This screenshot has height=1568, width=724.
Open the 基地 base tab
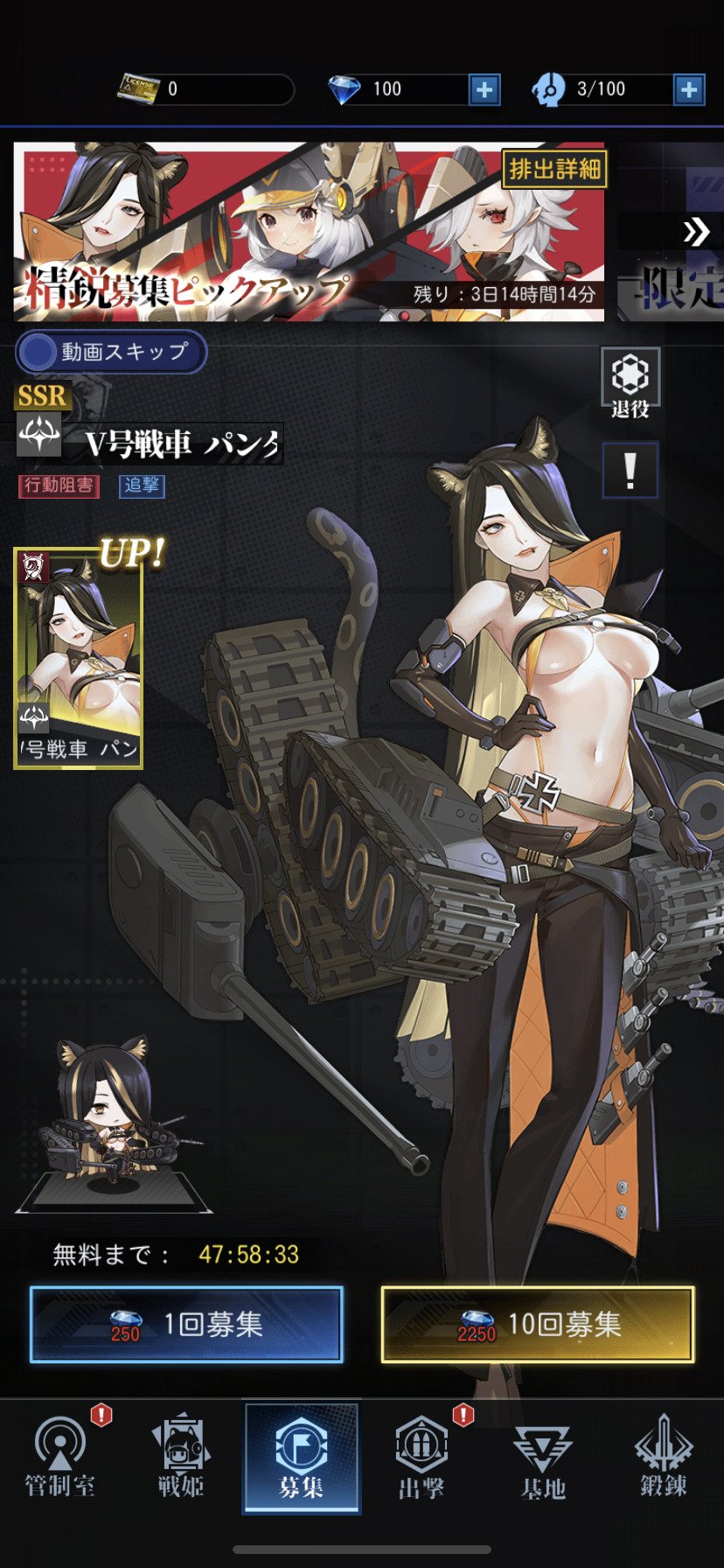[x=542, y=1458]
